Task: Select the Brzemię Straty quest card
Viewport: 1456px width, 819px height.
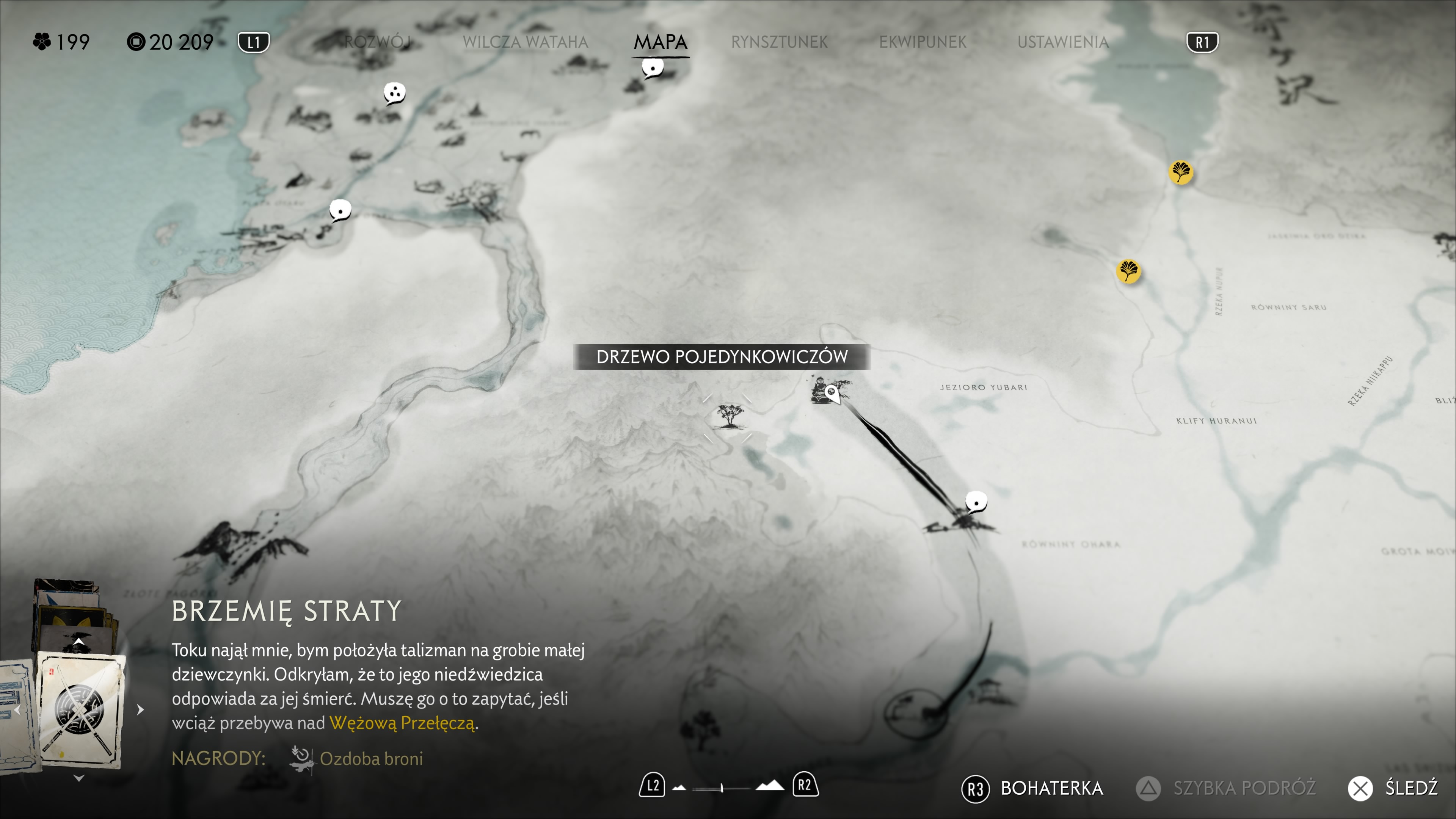Action: [x=80, y=709]
